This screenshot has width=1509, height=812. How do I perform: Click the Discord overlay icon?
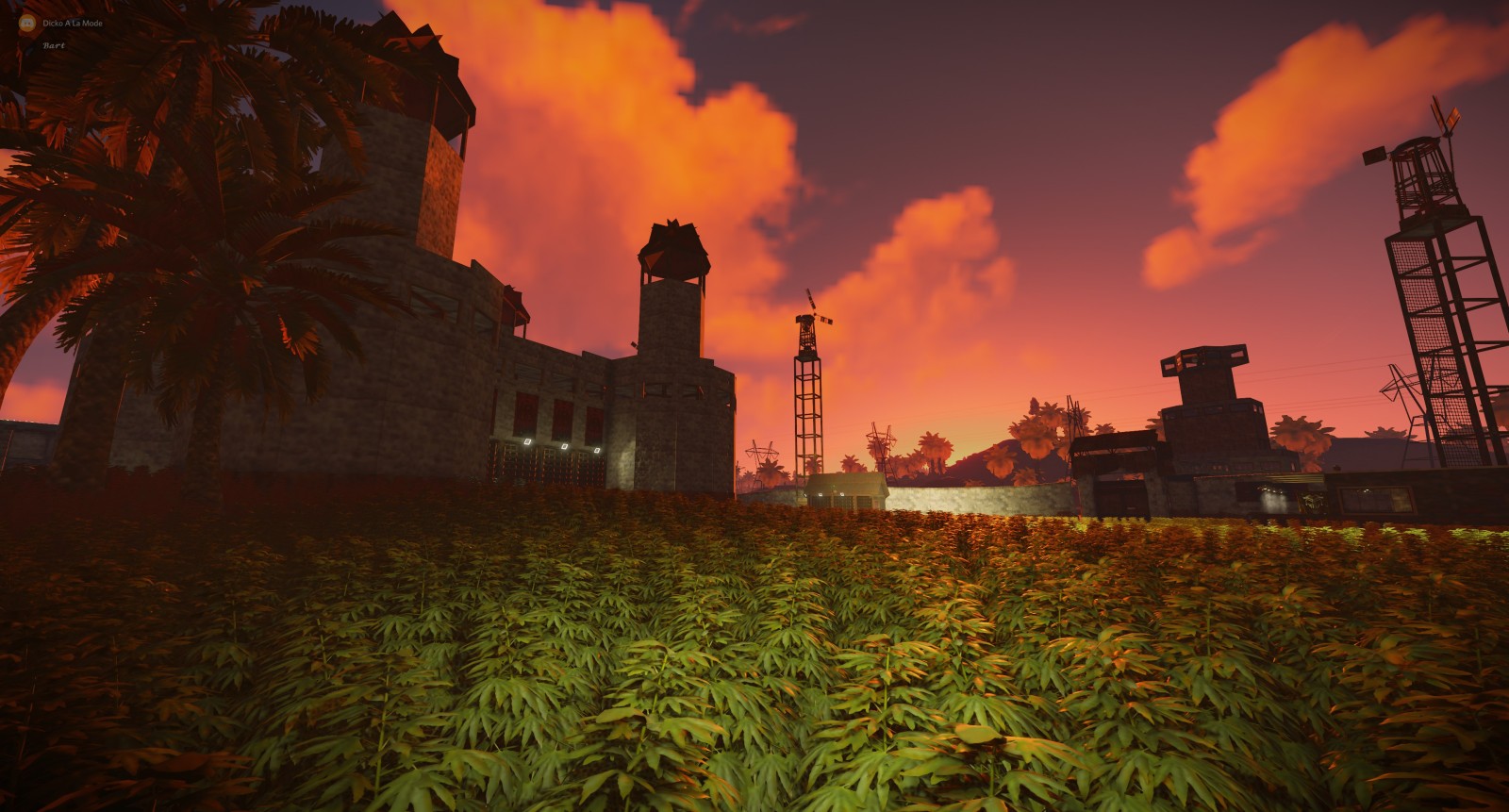(28, 23)
